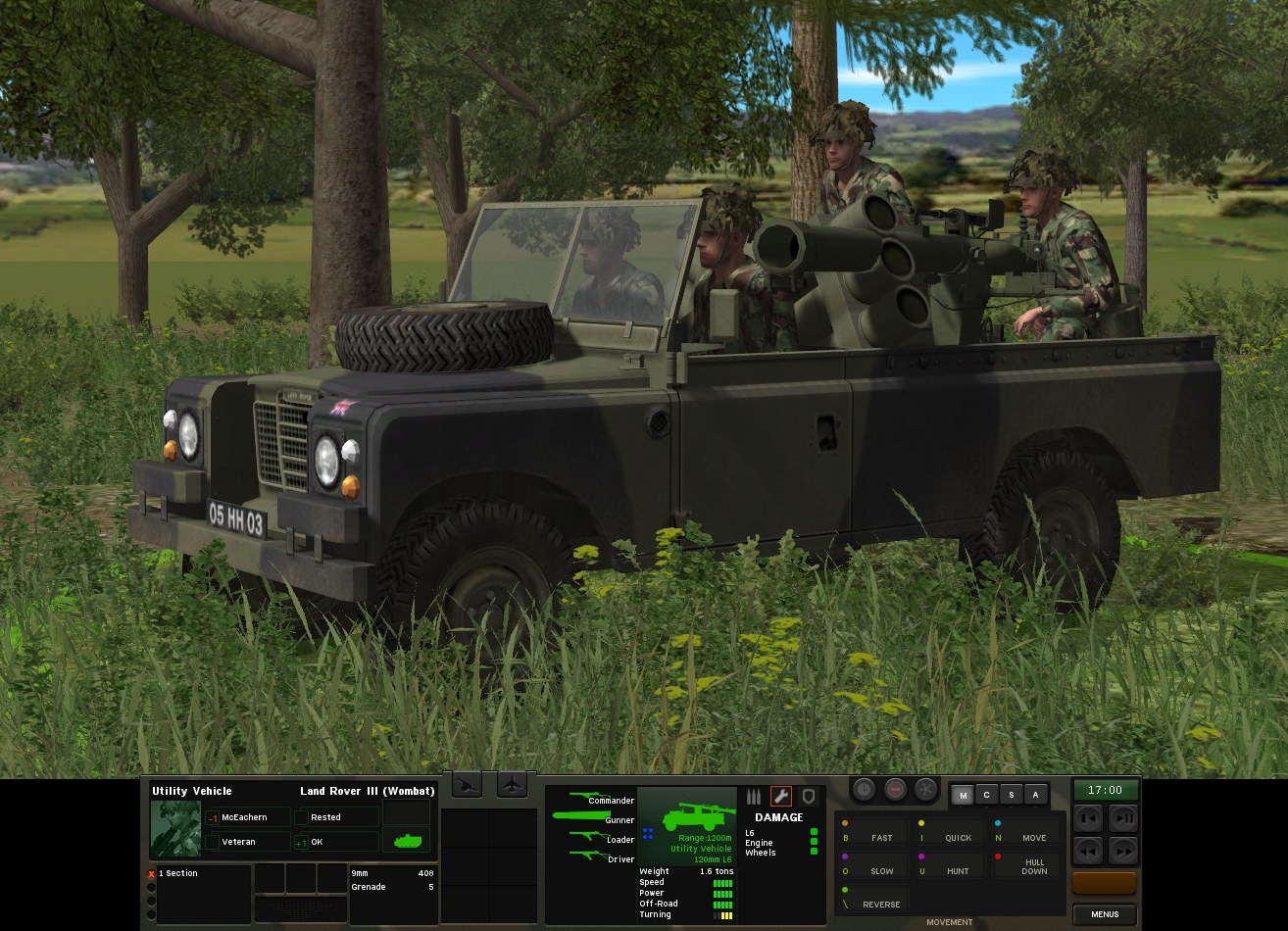Click the REVERSE movement command
Viewport: 1288px width, 931px height.
(873, 904)
